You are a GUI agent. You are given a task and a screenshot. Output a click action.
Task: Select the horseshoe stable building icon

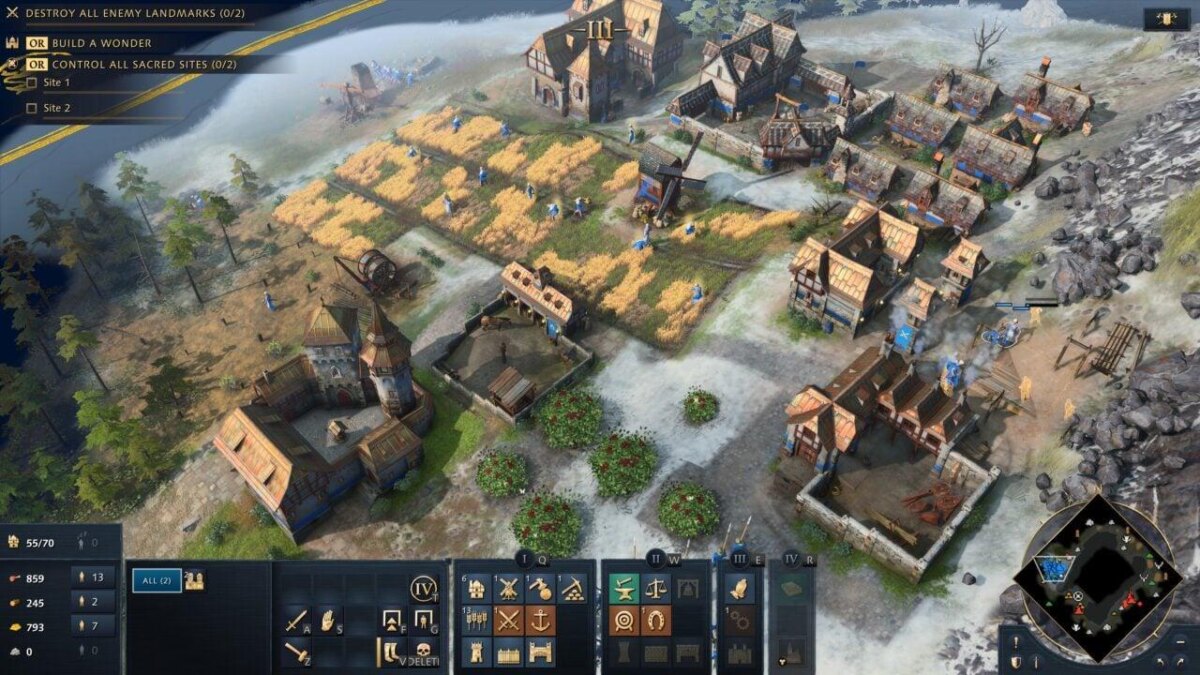coord(656,621)
